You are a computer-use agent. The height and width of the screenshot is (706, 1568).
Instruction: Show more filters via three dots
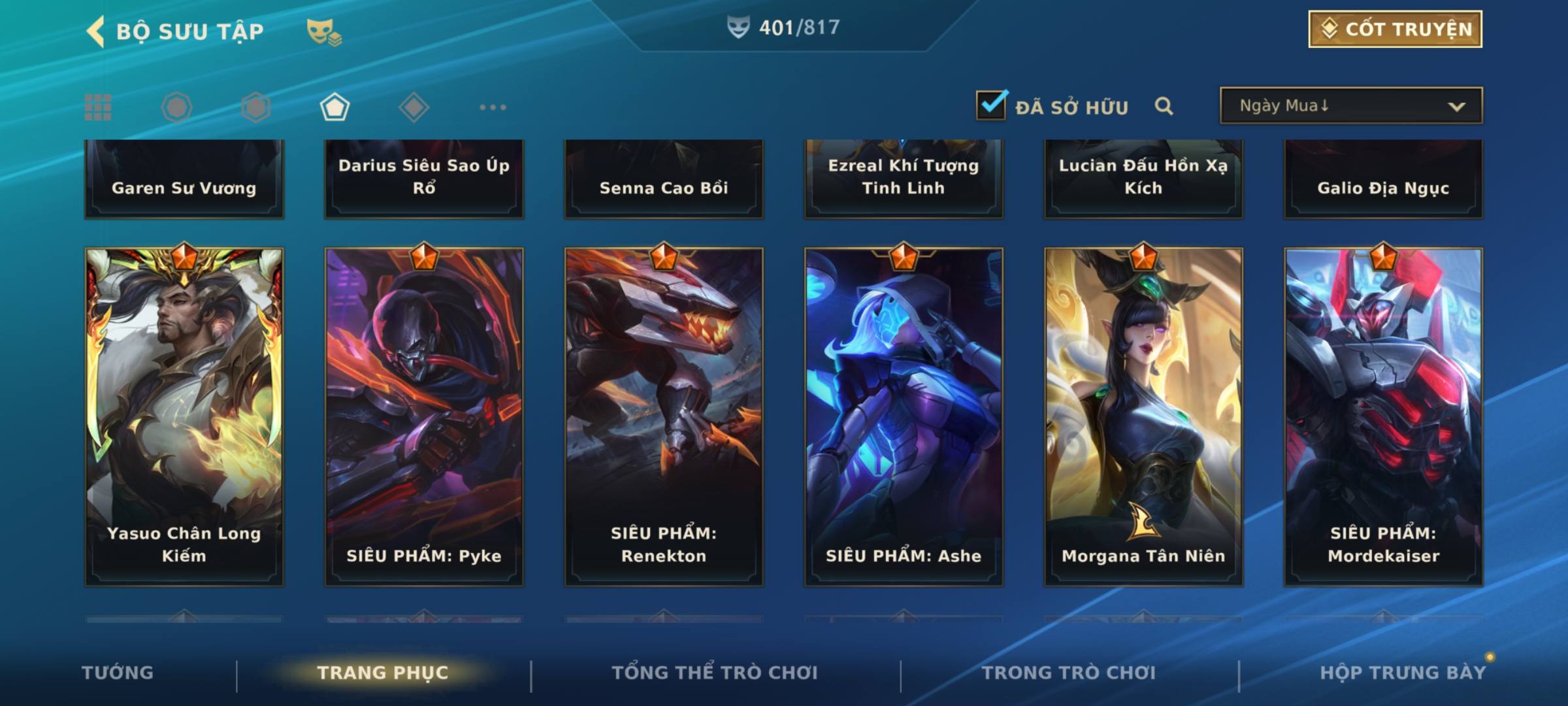(x=493, y=107)
